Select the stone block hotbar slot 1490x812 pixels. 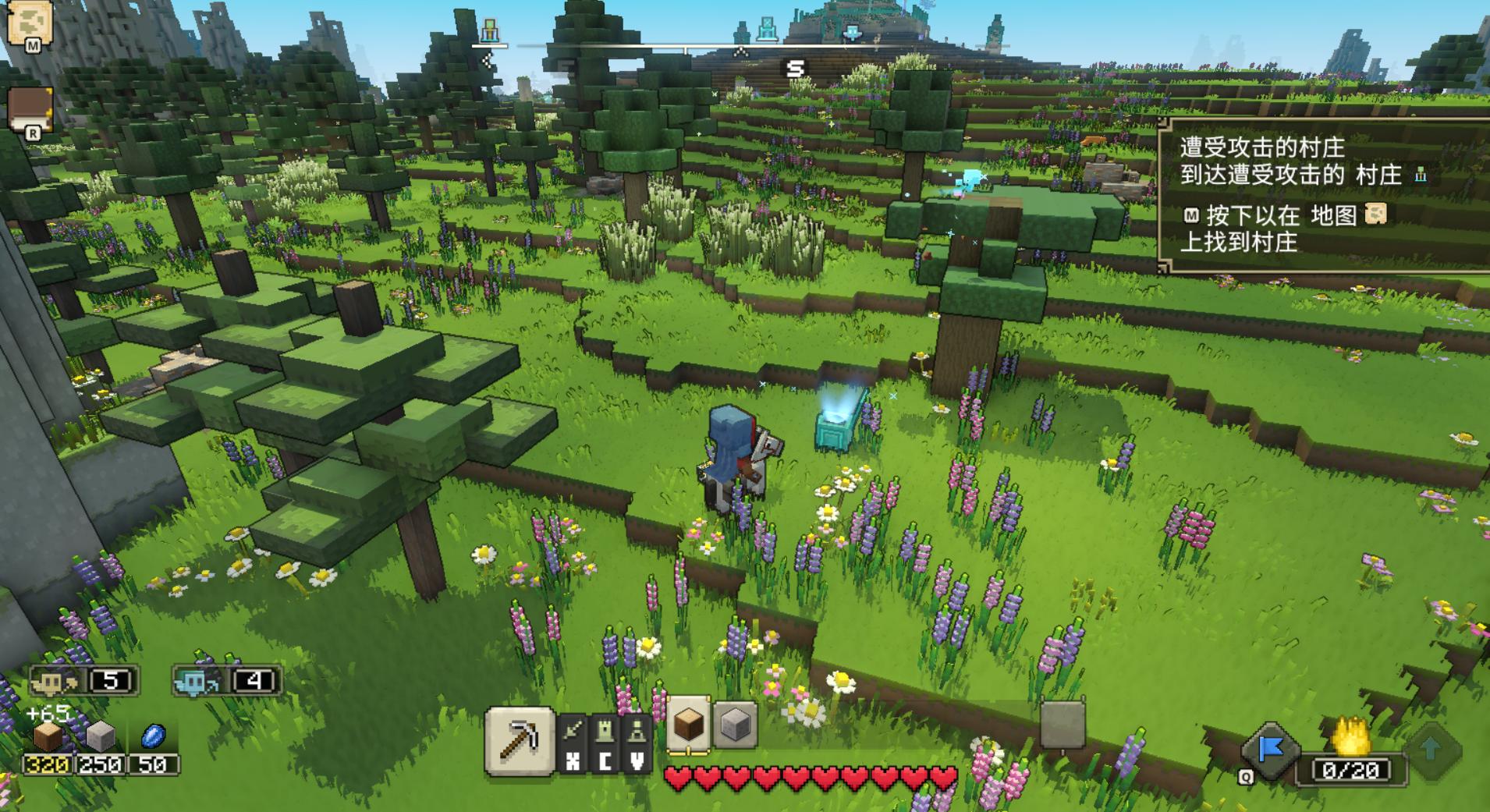[x=735, y=725]
